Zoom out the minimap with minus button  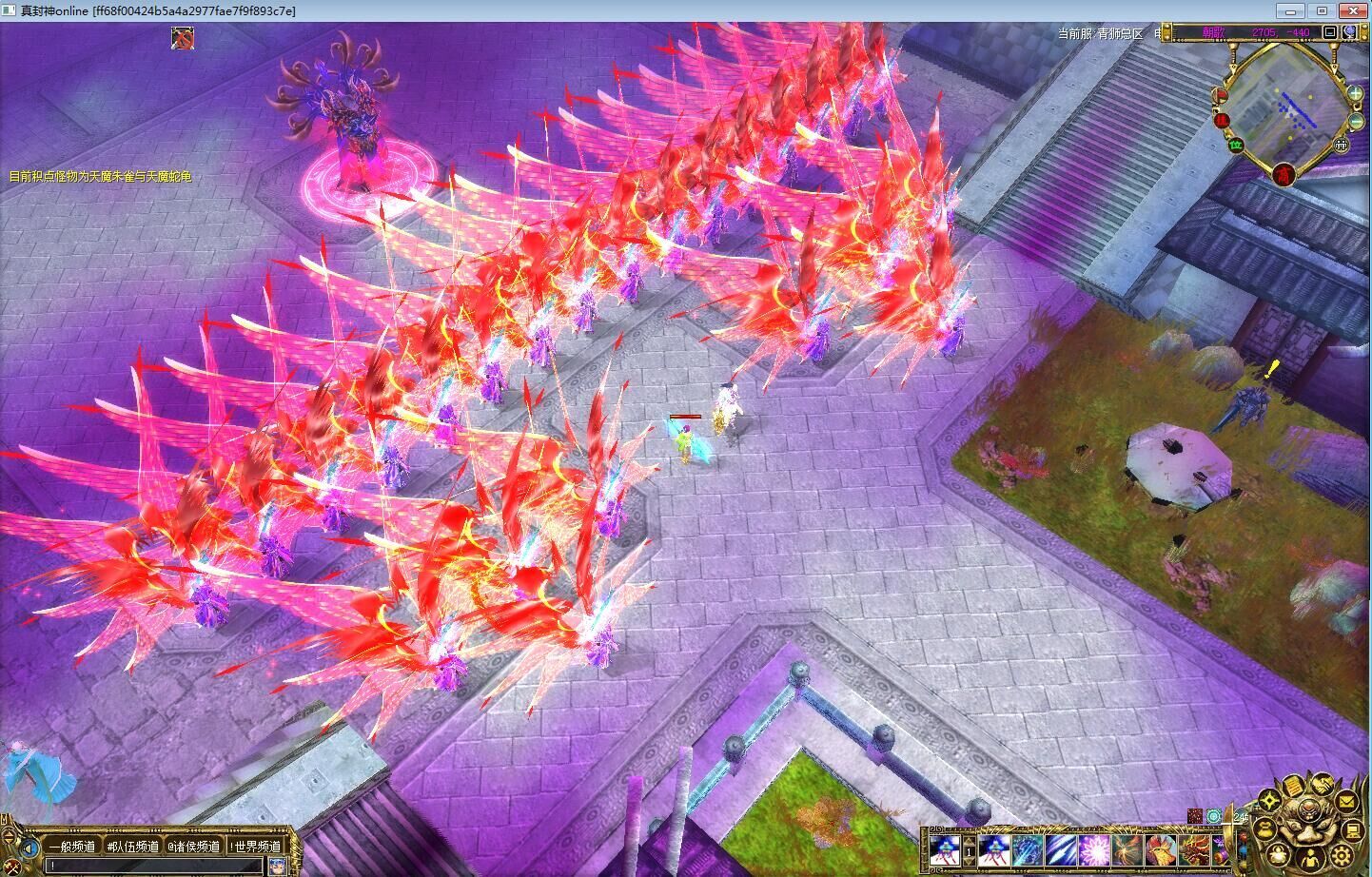[1356, 122]
